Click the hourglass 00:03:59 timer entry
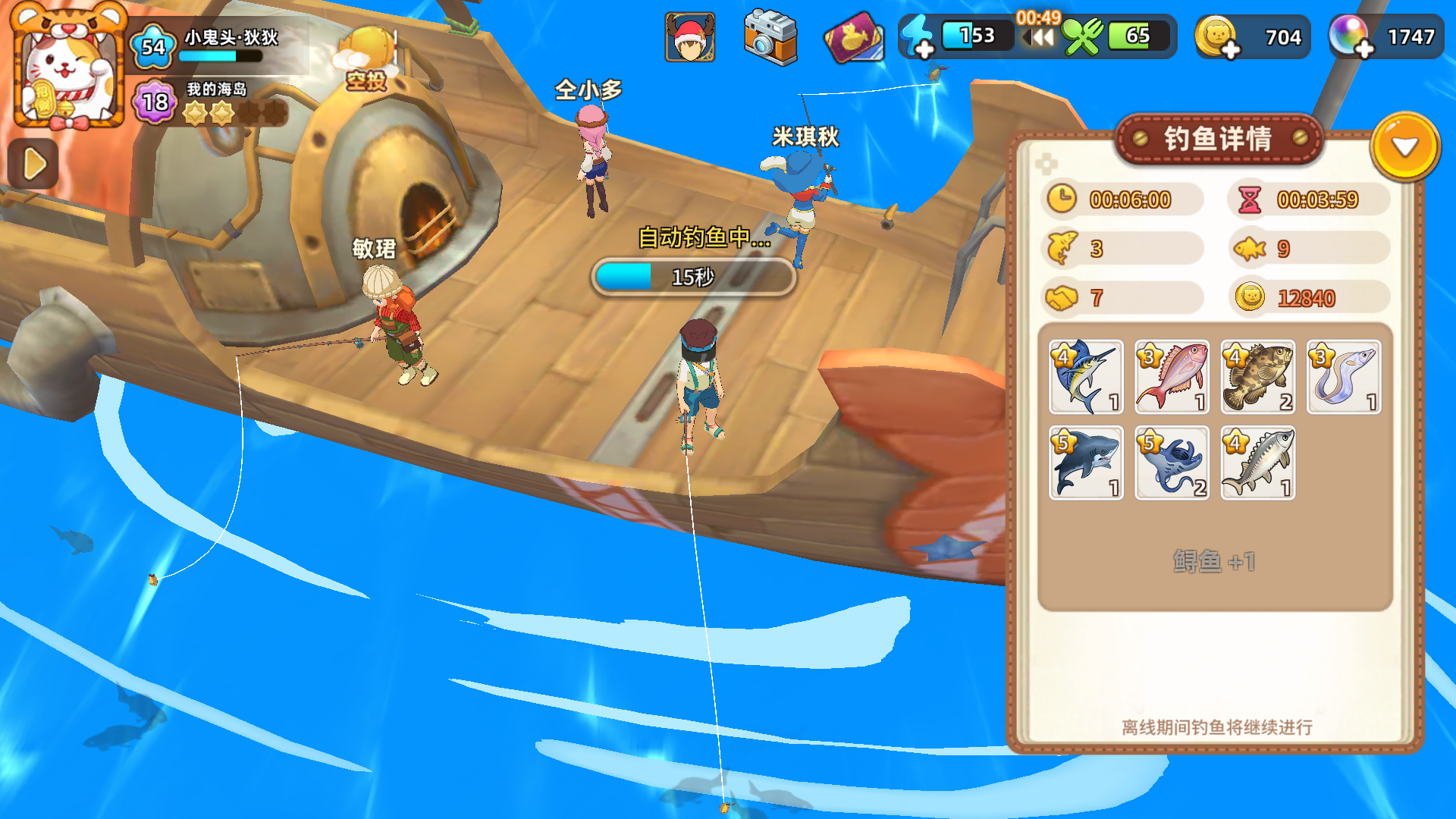1456x819 pixels. pos(1308,199)
